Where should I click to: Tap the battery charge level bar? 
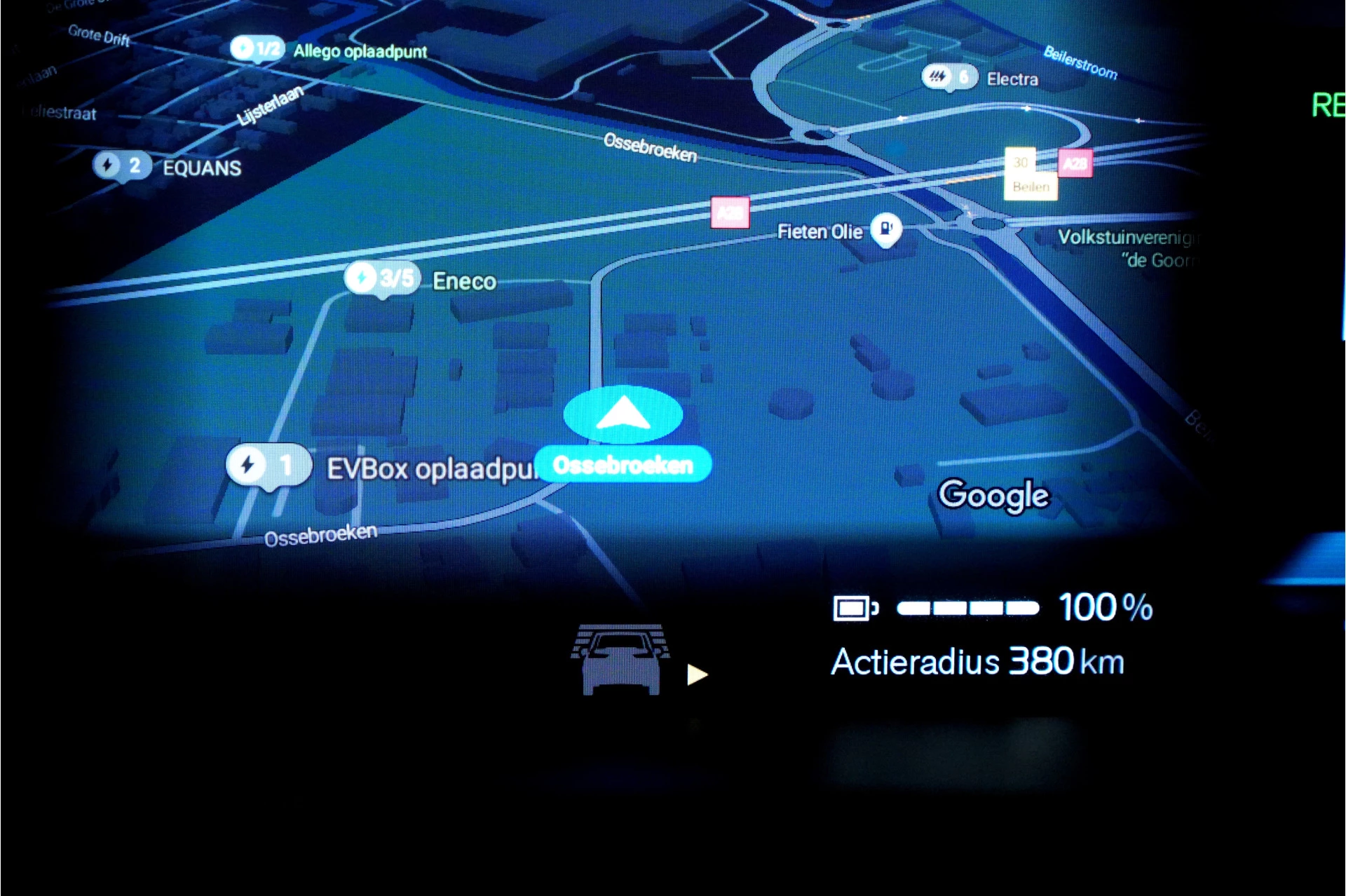(967, 606)
